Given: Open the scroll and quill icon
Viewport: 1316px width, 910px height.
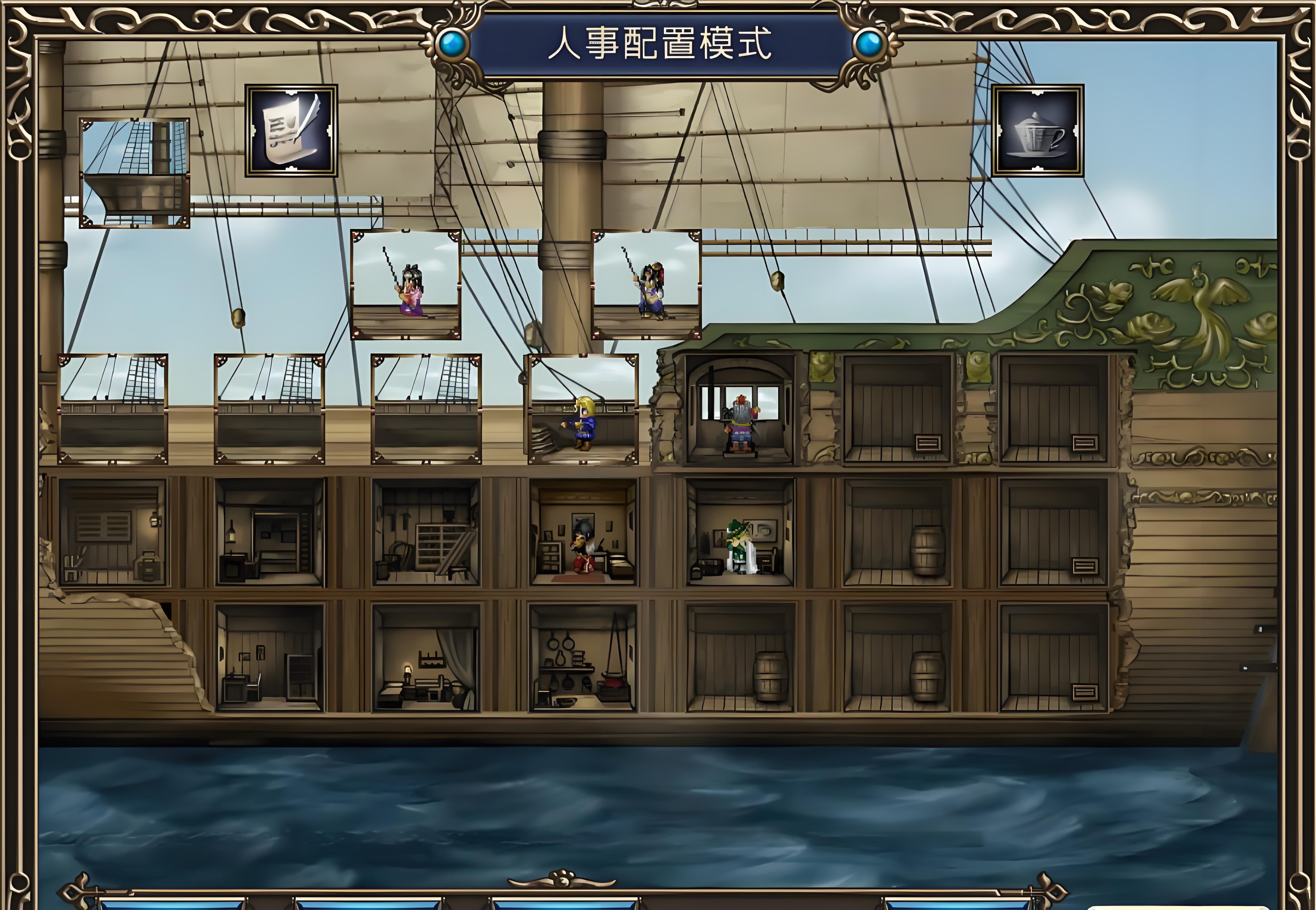Looking at the screenshot, I should click(291, 130).
